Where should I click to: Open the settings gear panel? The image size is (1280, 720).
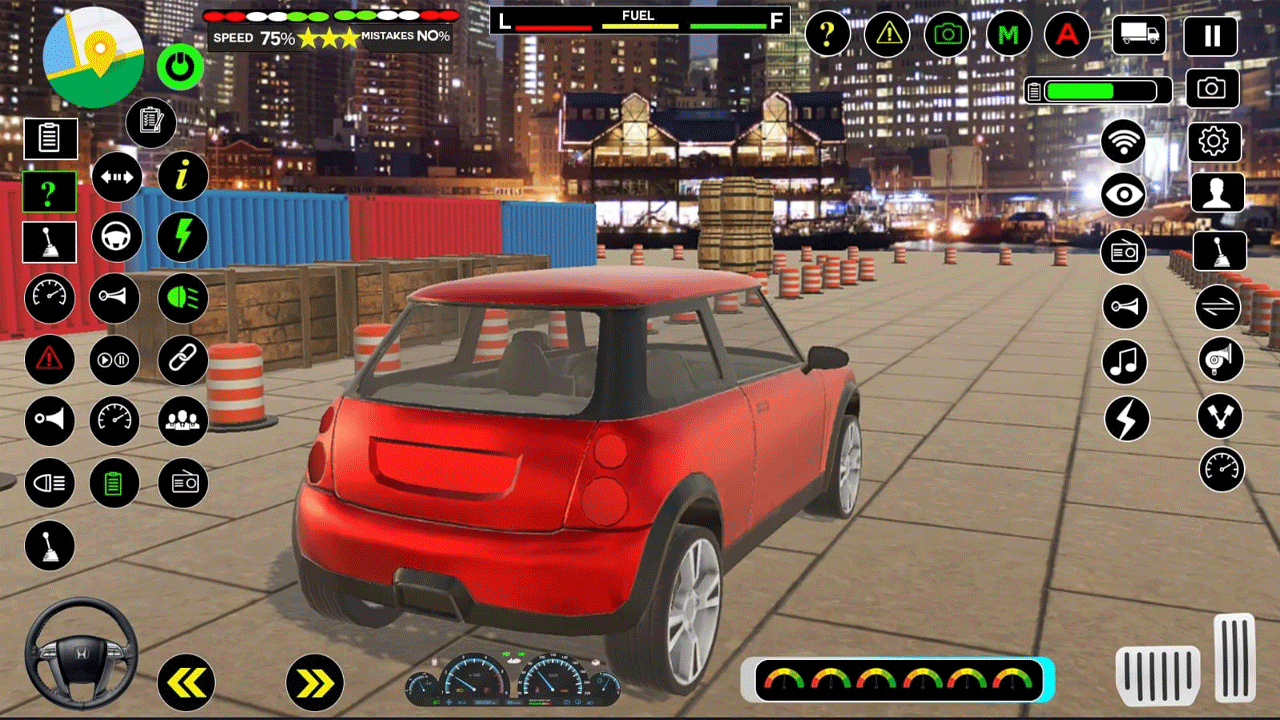(1213, 142)
